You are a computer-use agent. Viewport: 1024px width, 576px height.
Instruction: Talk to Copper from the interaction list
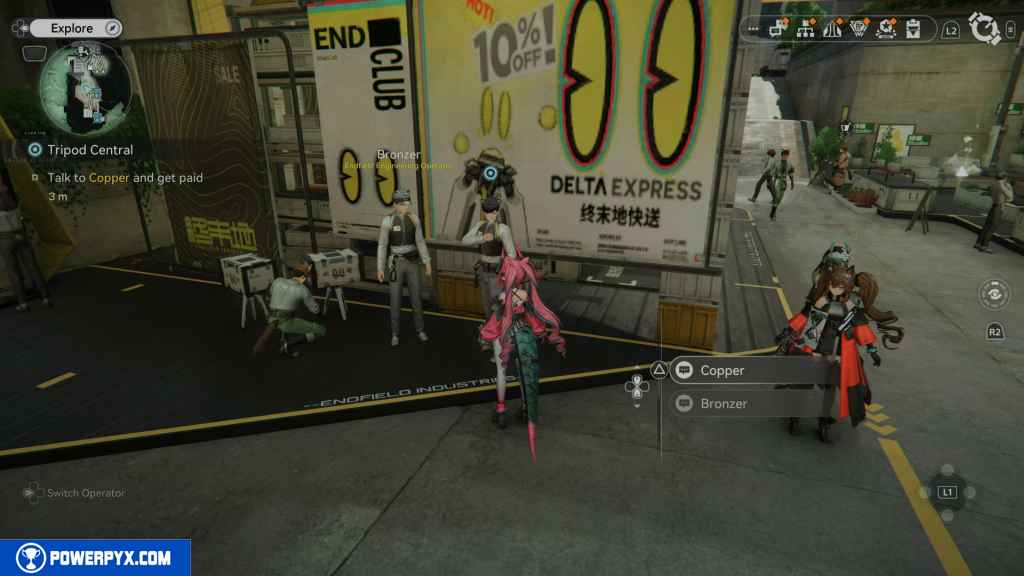coord(752,371)
